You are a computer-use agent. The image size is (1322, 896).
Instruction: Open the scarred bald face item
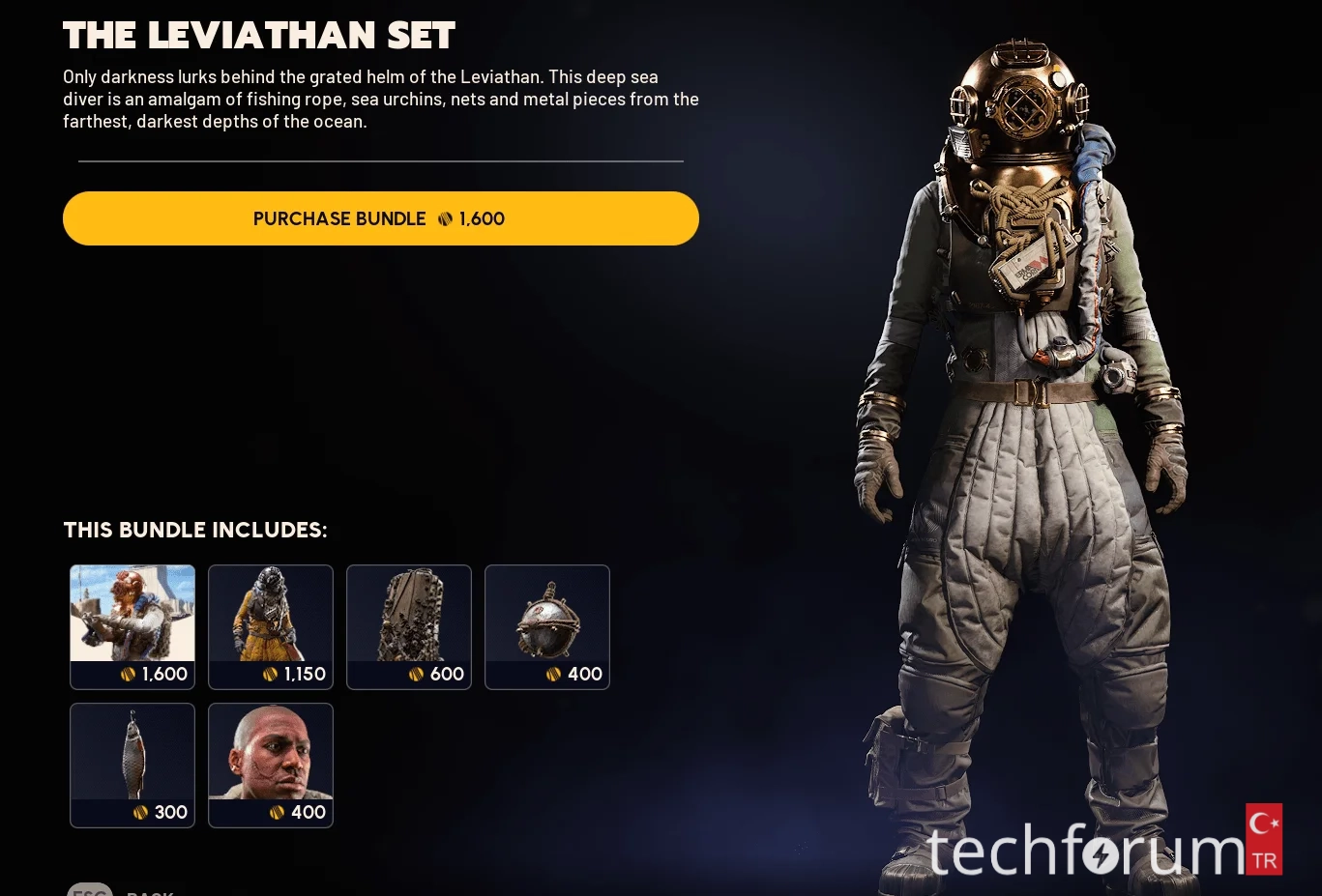pyautogui.click(x=271, y=765)
